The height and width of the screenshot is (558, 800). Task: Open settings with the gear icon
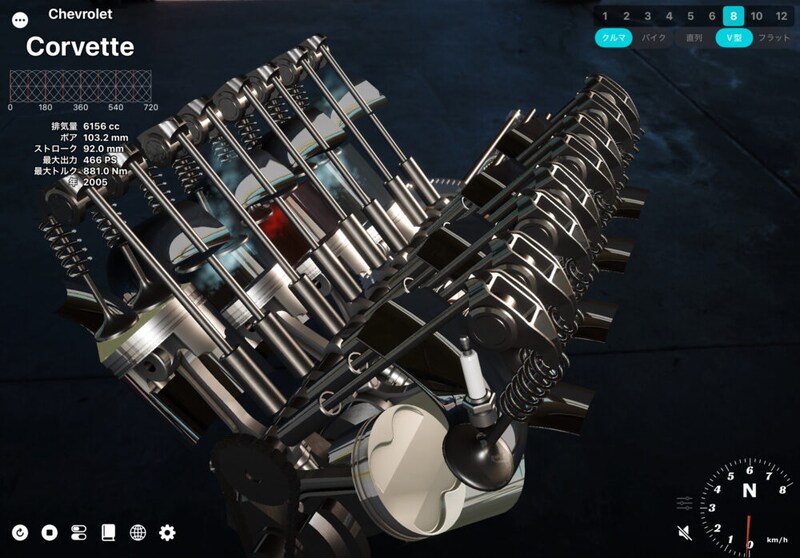(167, 532)
